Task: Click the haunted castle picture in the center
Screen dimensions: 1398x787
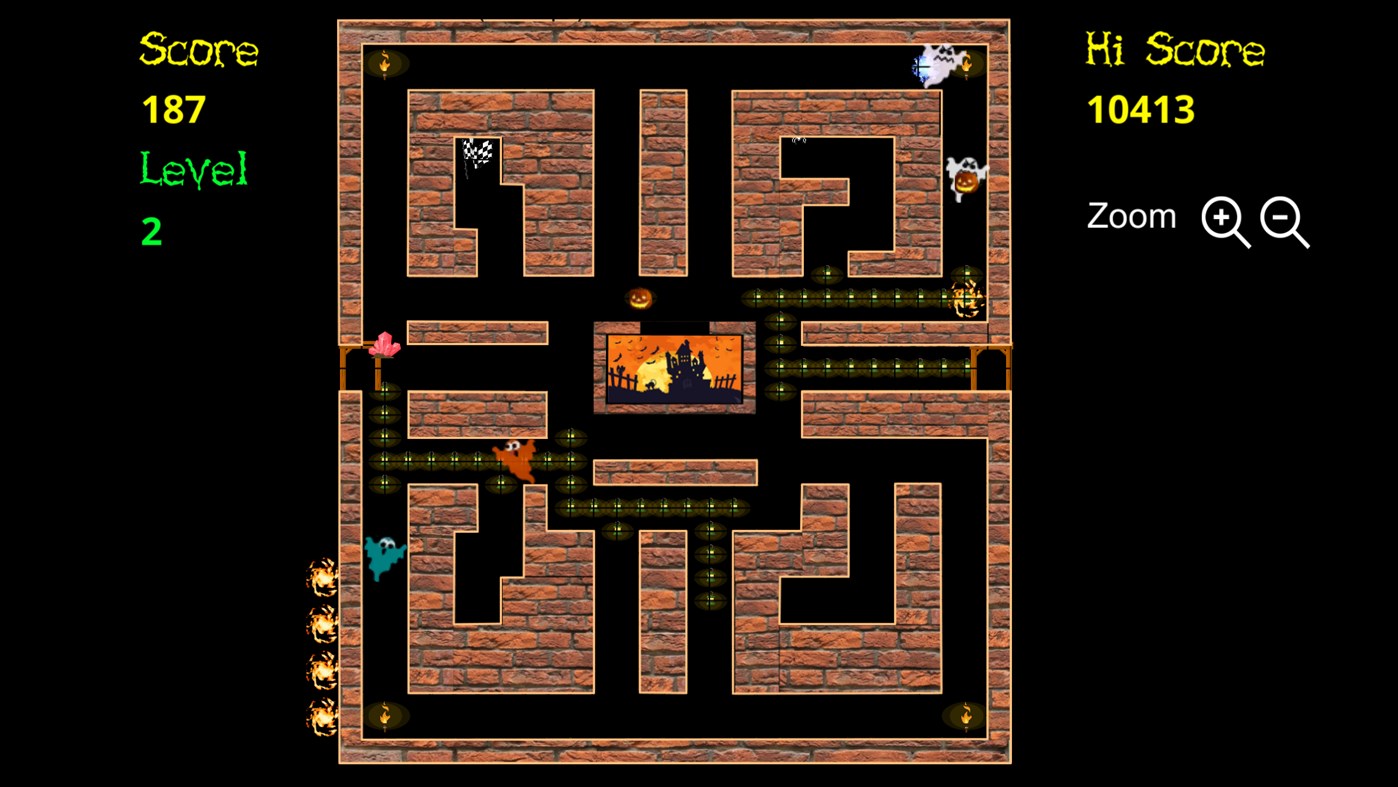Action: pyautogui.click(x=674, y=368)
